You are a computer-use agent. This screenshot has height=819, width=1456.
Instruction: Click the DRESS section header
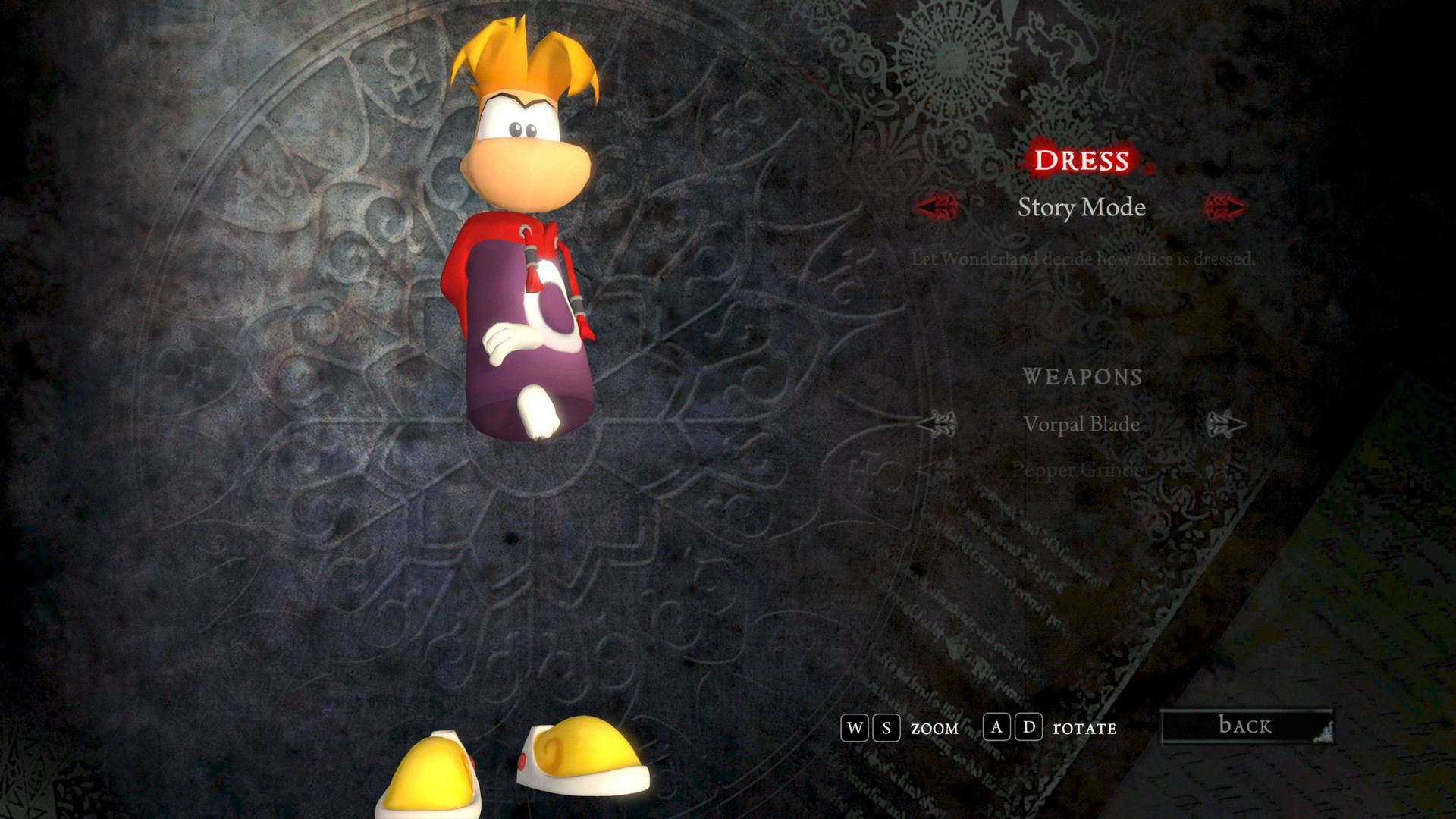coord(1084,161)
